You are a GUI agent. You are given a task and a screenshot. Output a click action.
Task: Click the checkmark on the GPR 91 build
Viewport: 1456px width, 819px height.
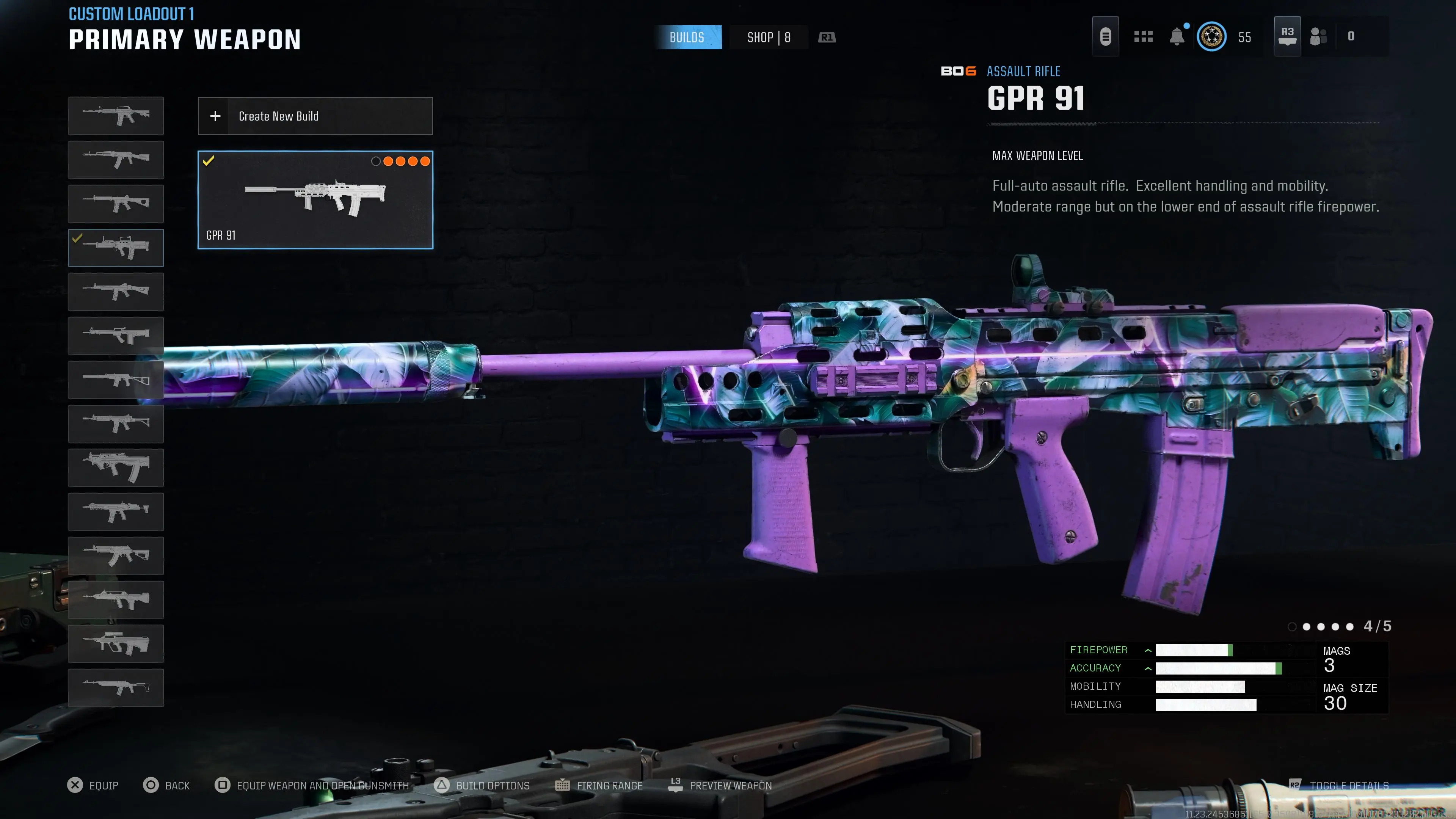(x=209, y=160)
